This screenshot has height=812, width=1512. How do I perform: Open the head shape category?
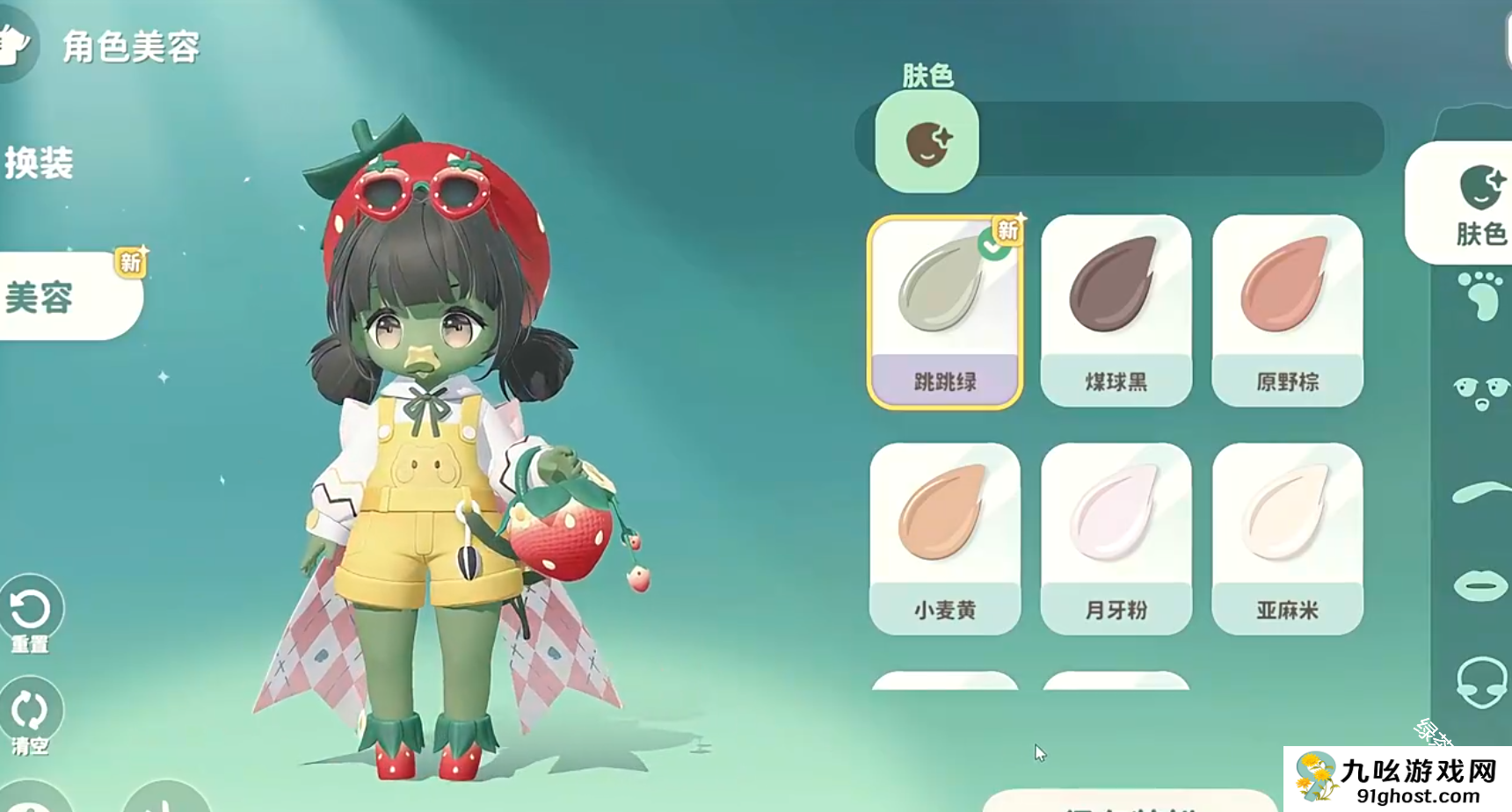1480,682
